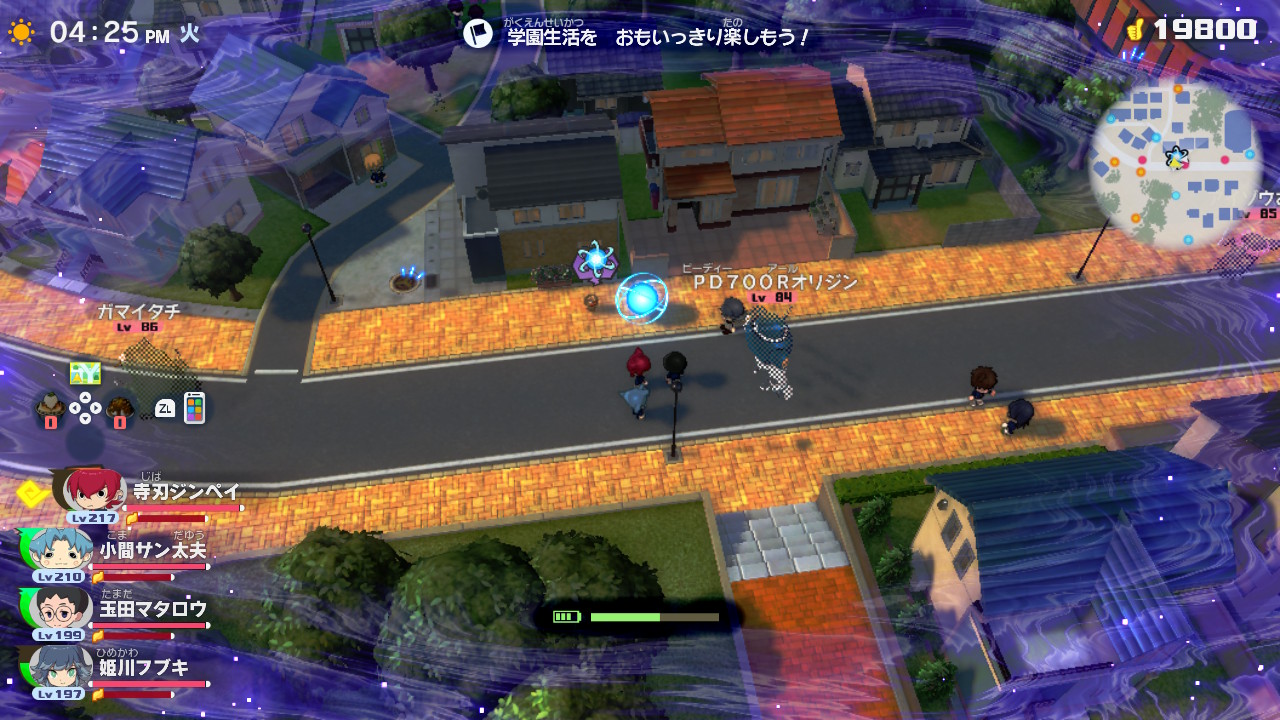The height and width of the screenshot is (720, 1280).
Task: Open the quest objective tracker banner
Action: click(636, 36)
